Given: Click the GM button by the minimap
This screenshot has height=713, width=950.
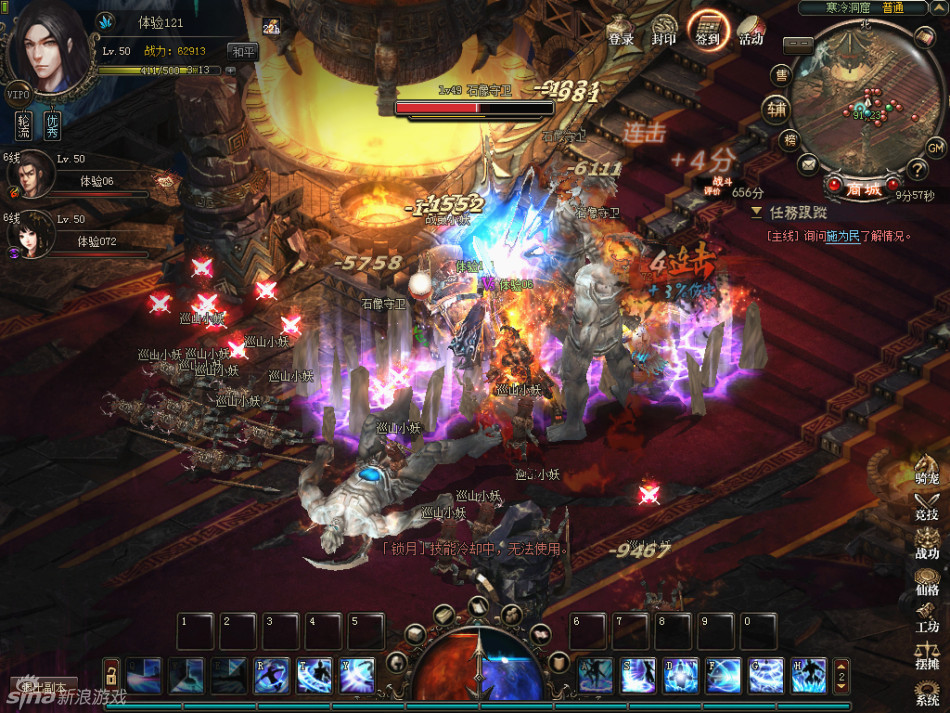Looking at the screenshot, I should pos(935,148).
